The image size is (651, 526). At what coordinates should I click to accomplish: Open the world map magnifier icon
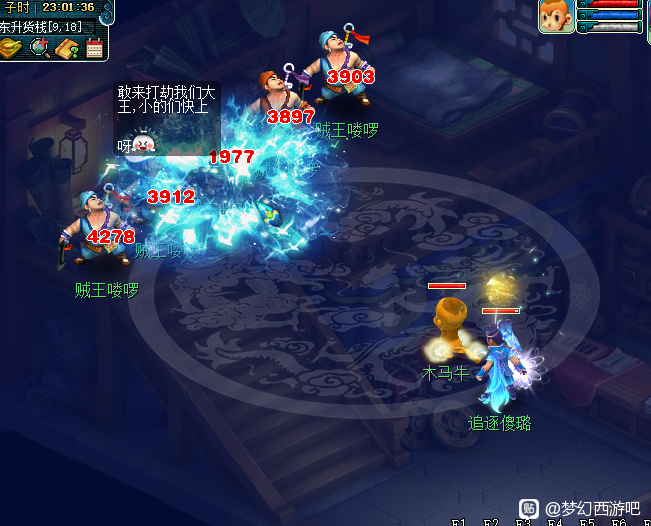[x=40, y=48]
